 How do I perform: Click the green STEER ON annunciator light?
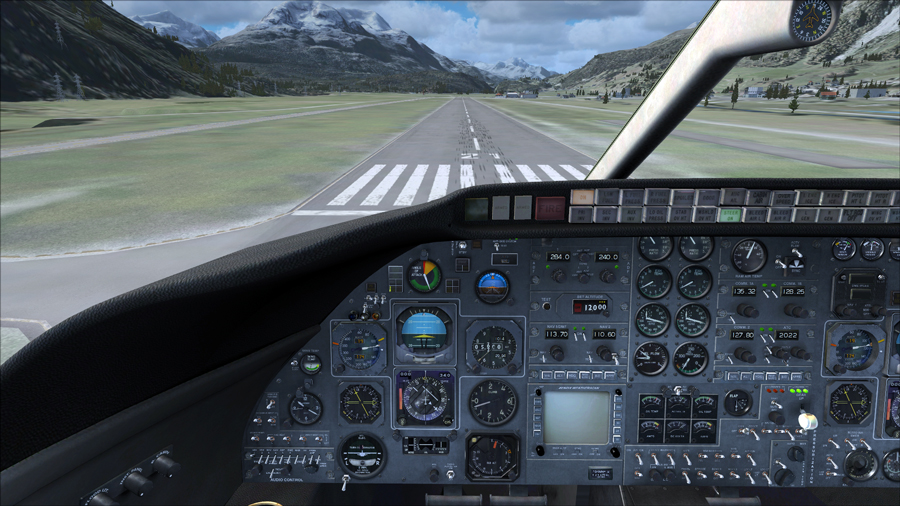point(730,215)
